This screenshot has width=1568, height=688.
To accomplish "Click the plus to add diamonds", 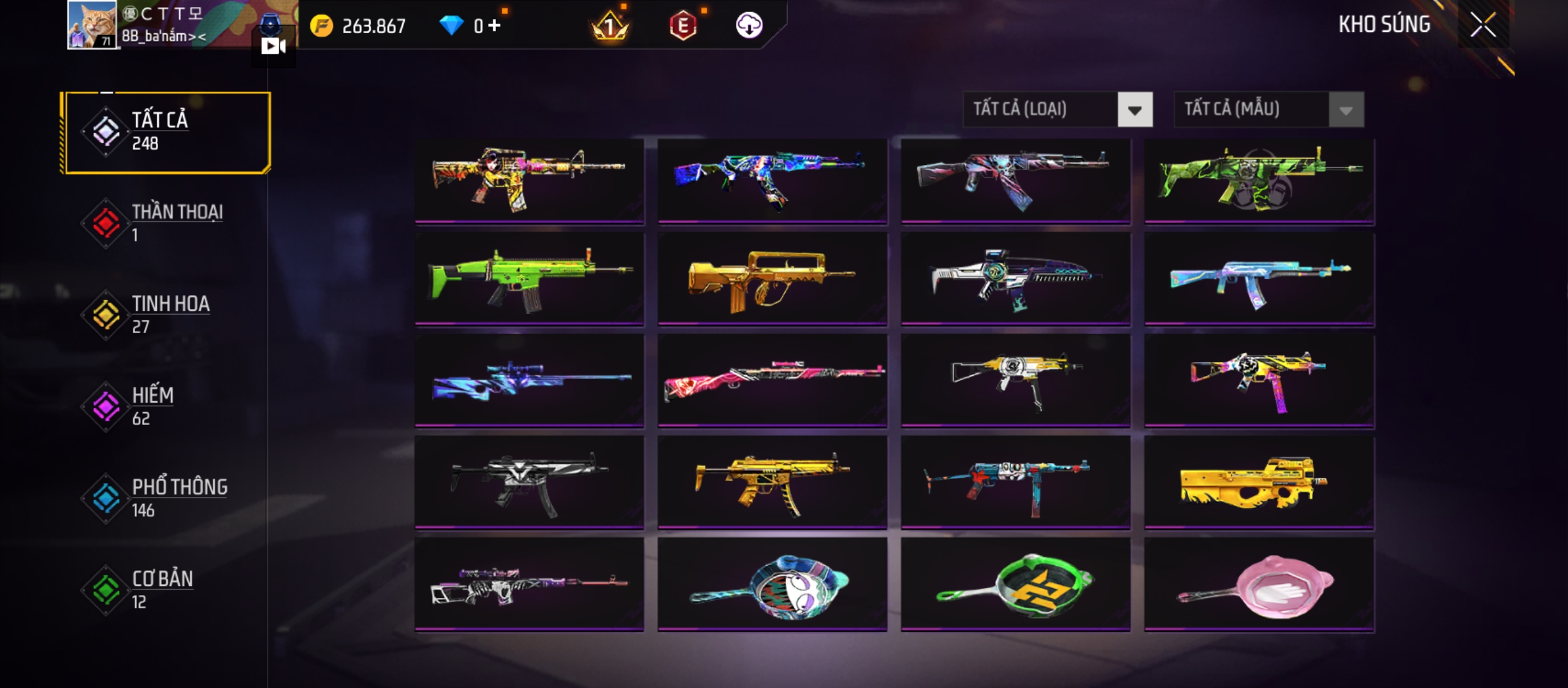I will [495, 25].
